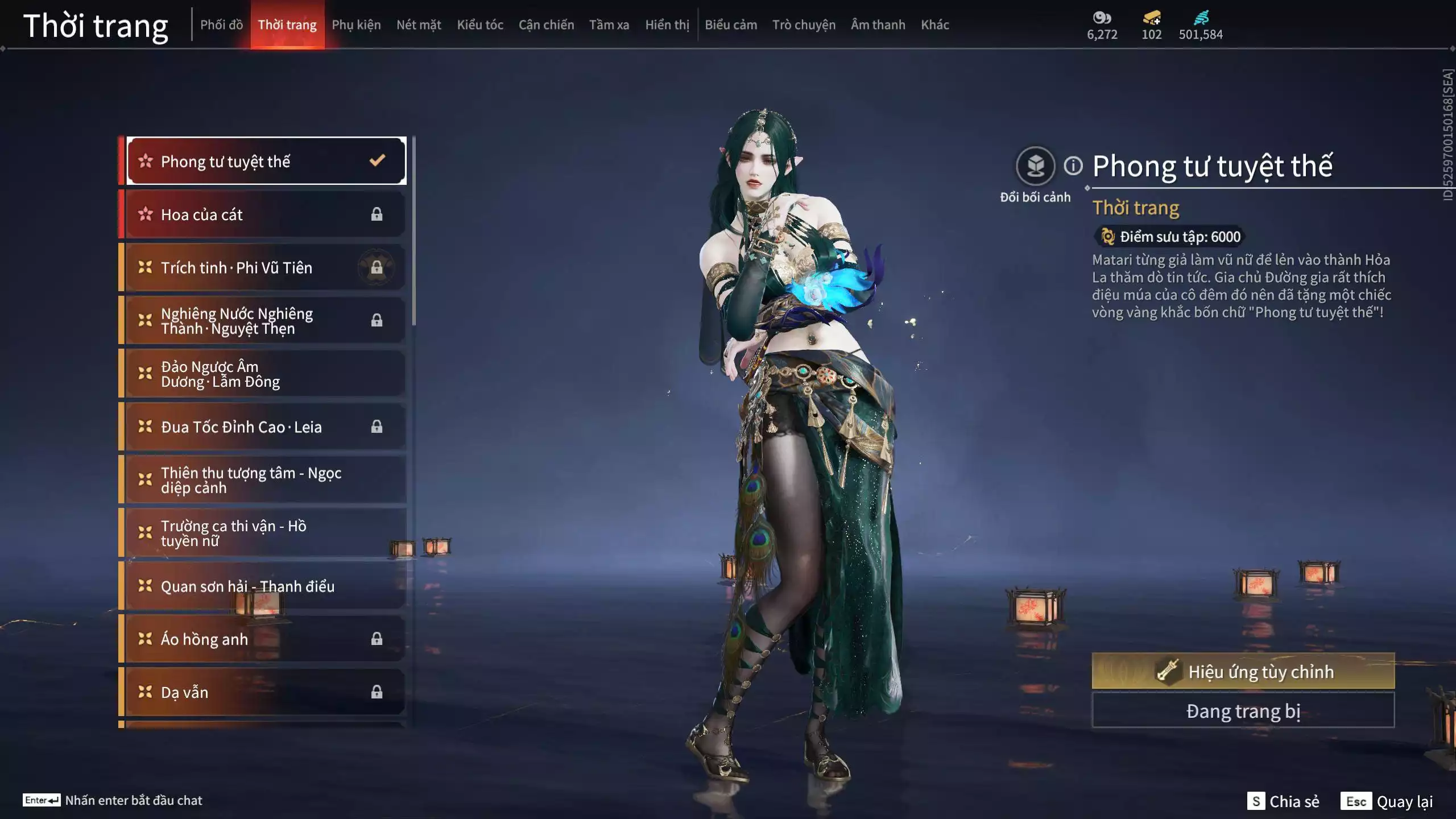Image resolution: width=1456 pixels, height=819 pixels.
Task: Open the Phụ kiện tab
Action: (356, 25)
